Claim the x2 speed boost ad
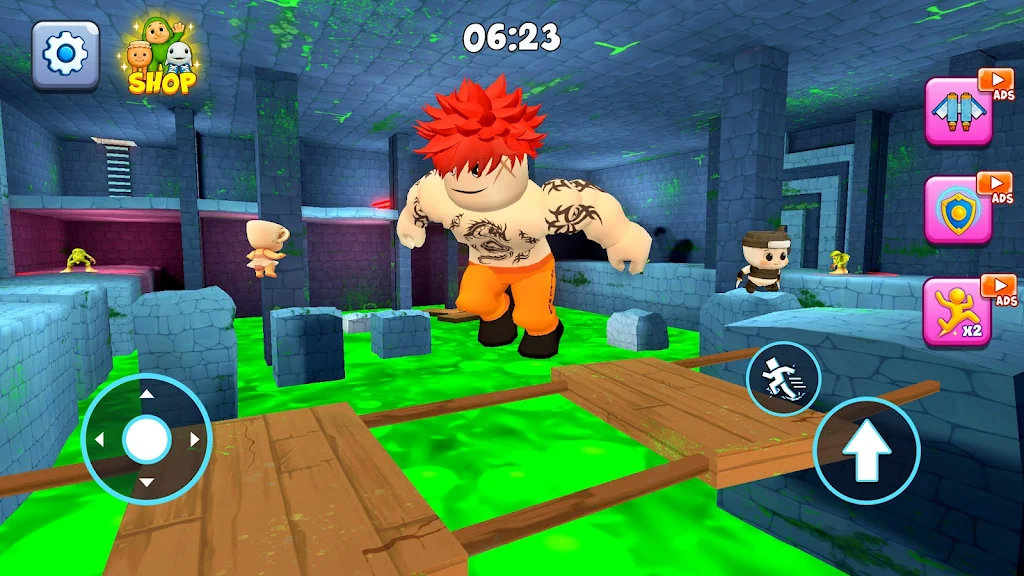The width and height of the screenshot is (1024, 576). [x=958, y=310]
